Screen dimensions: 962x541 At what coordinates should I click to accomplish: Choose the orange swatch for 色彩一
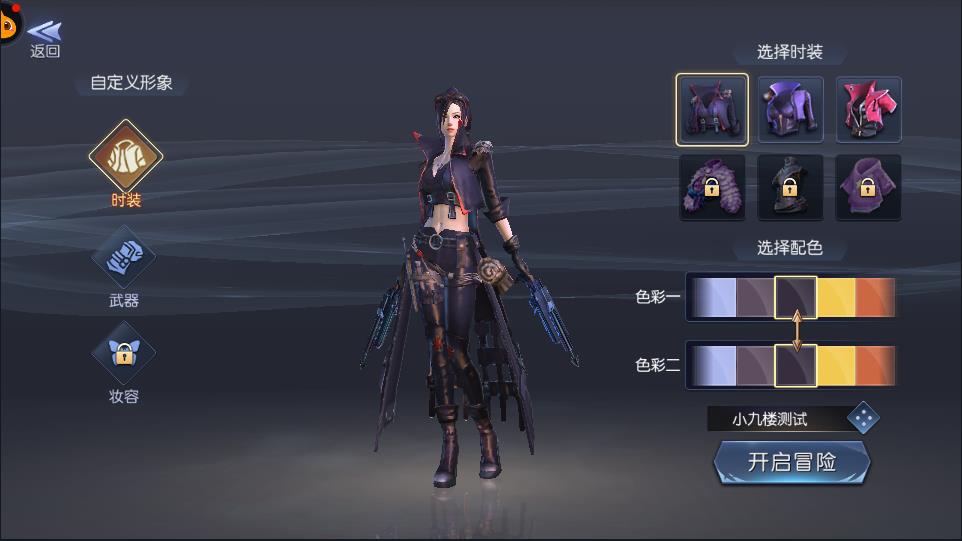(875, 297)
